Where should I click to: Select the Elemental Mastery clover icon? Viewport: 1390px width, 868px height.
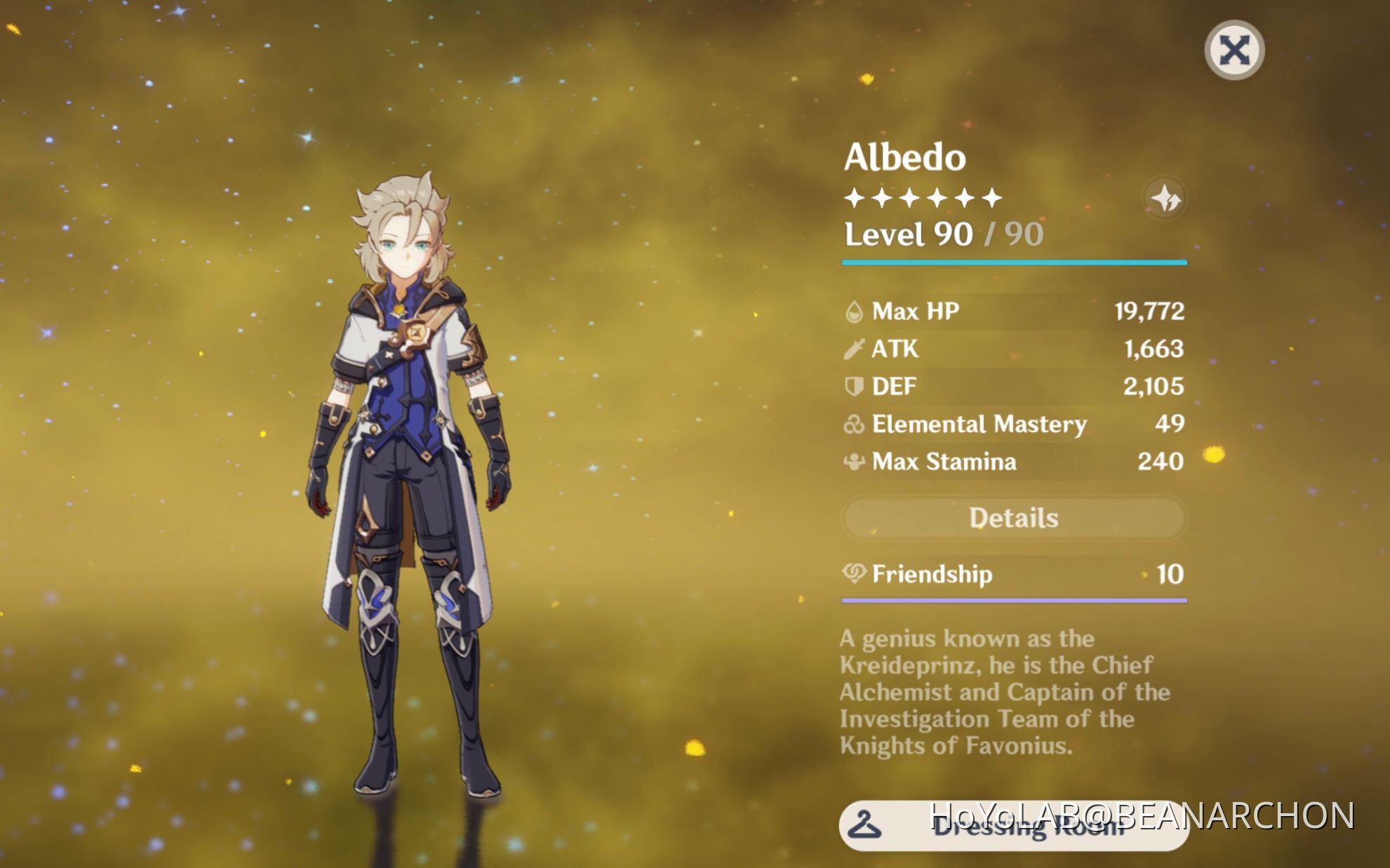(x=853, y=424)
